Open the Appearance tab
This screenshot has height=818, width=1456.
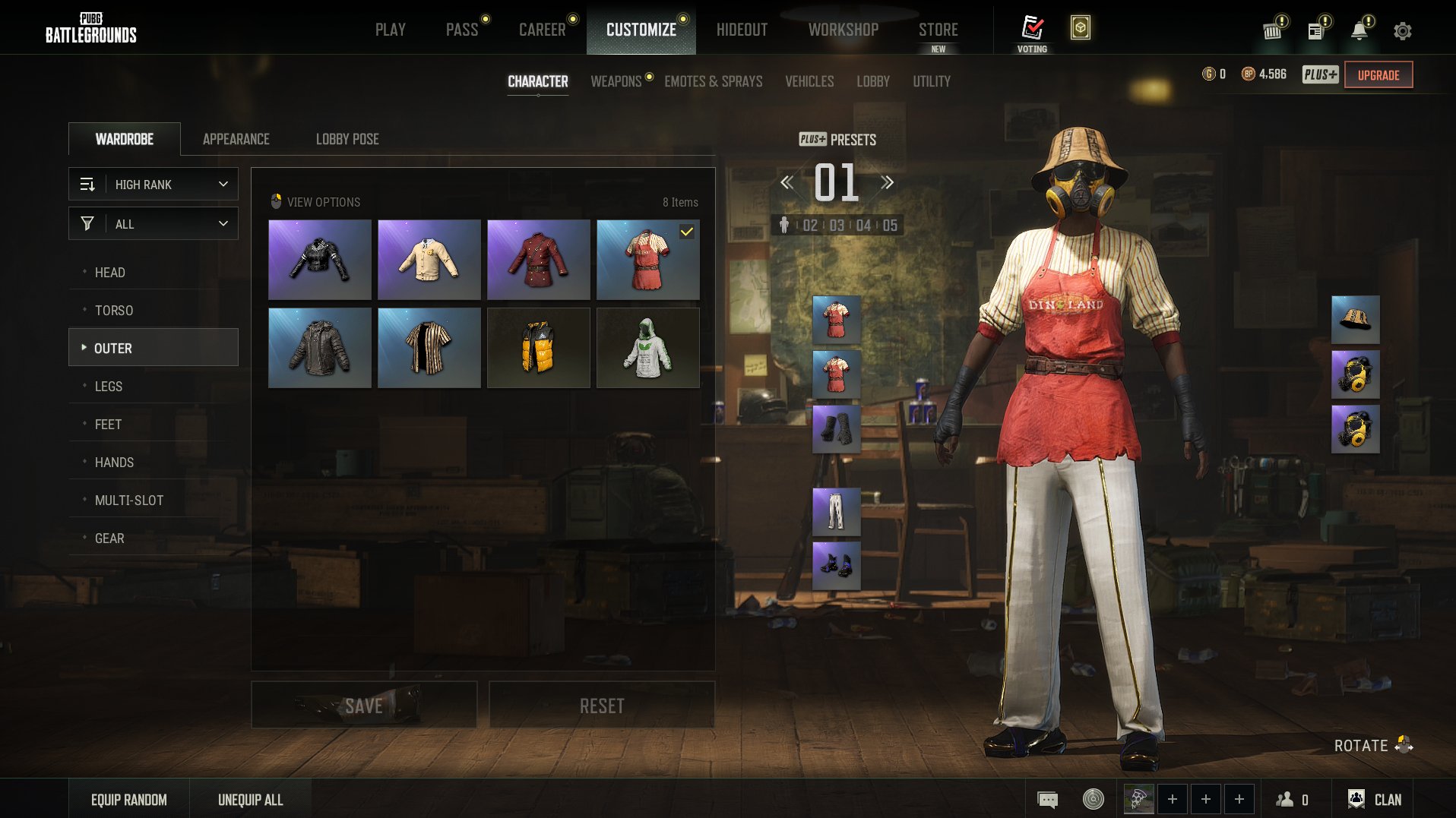point(236,139)
